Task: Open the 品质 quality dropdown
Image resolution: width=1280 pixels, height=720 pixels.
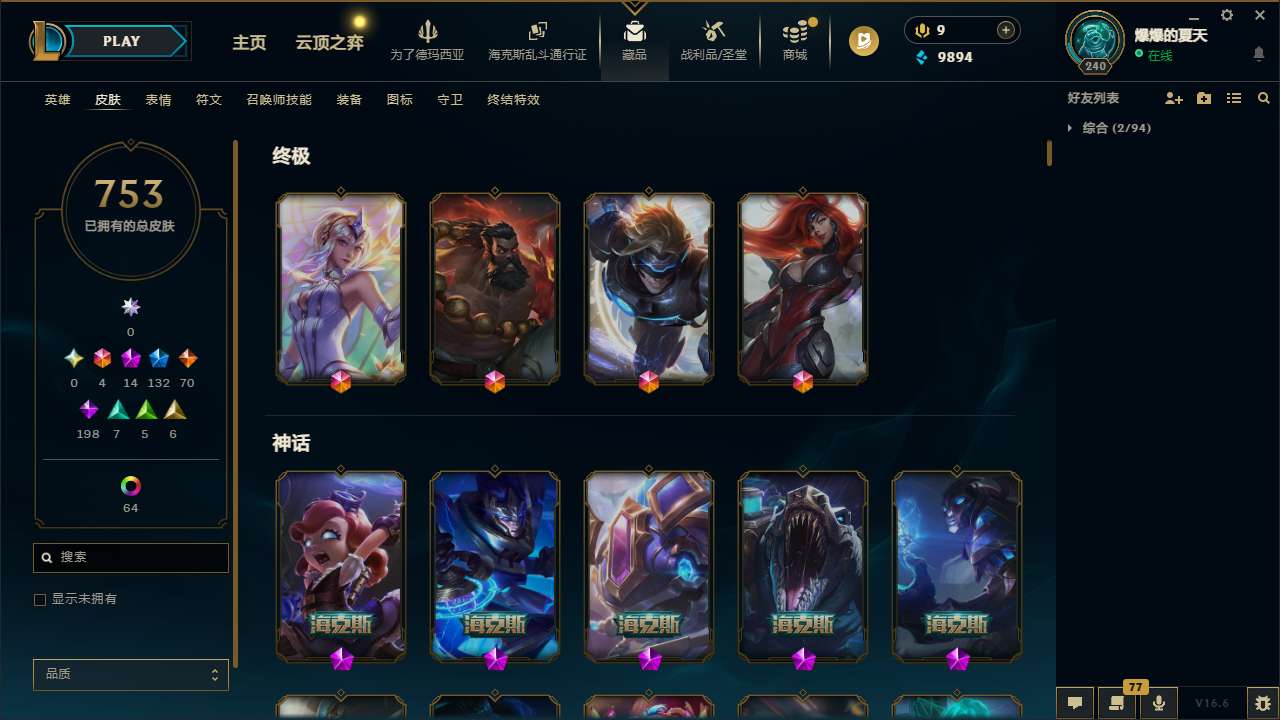Action: (x=130, y=674)
